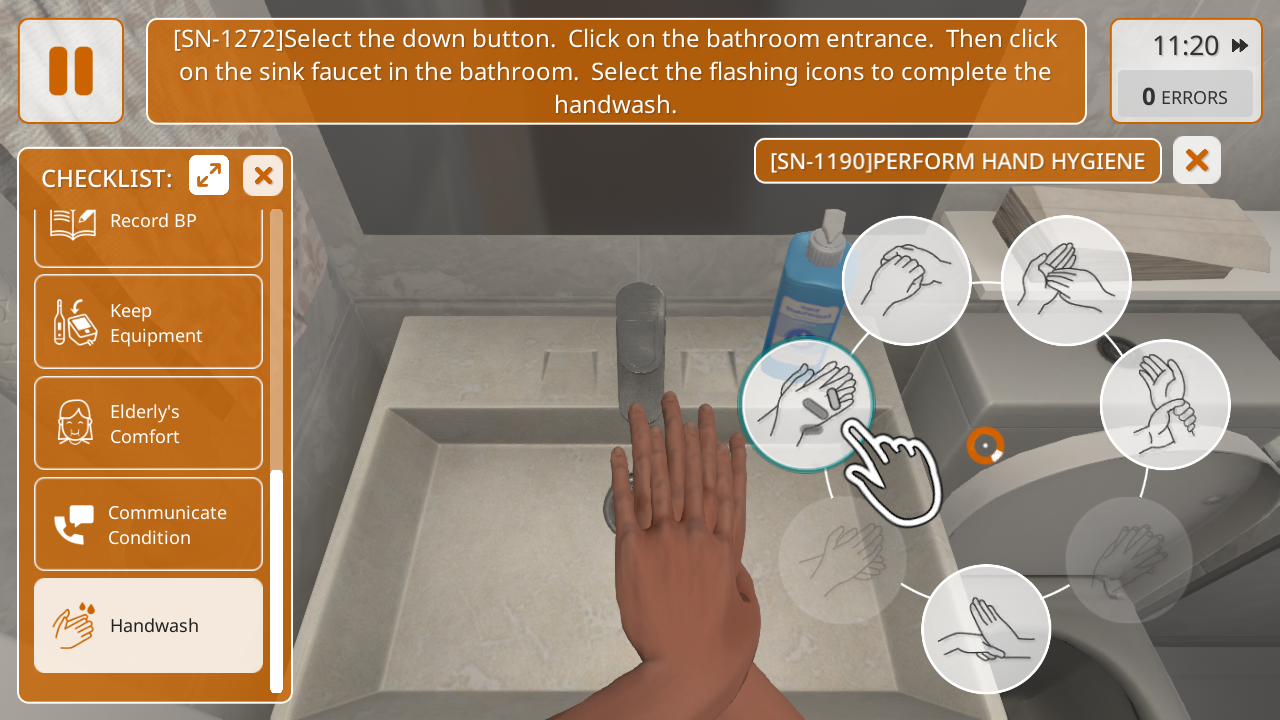Expand the checklist panel
Viewport: 1280px width, 720px height.
click(209, 176)
